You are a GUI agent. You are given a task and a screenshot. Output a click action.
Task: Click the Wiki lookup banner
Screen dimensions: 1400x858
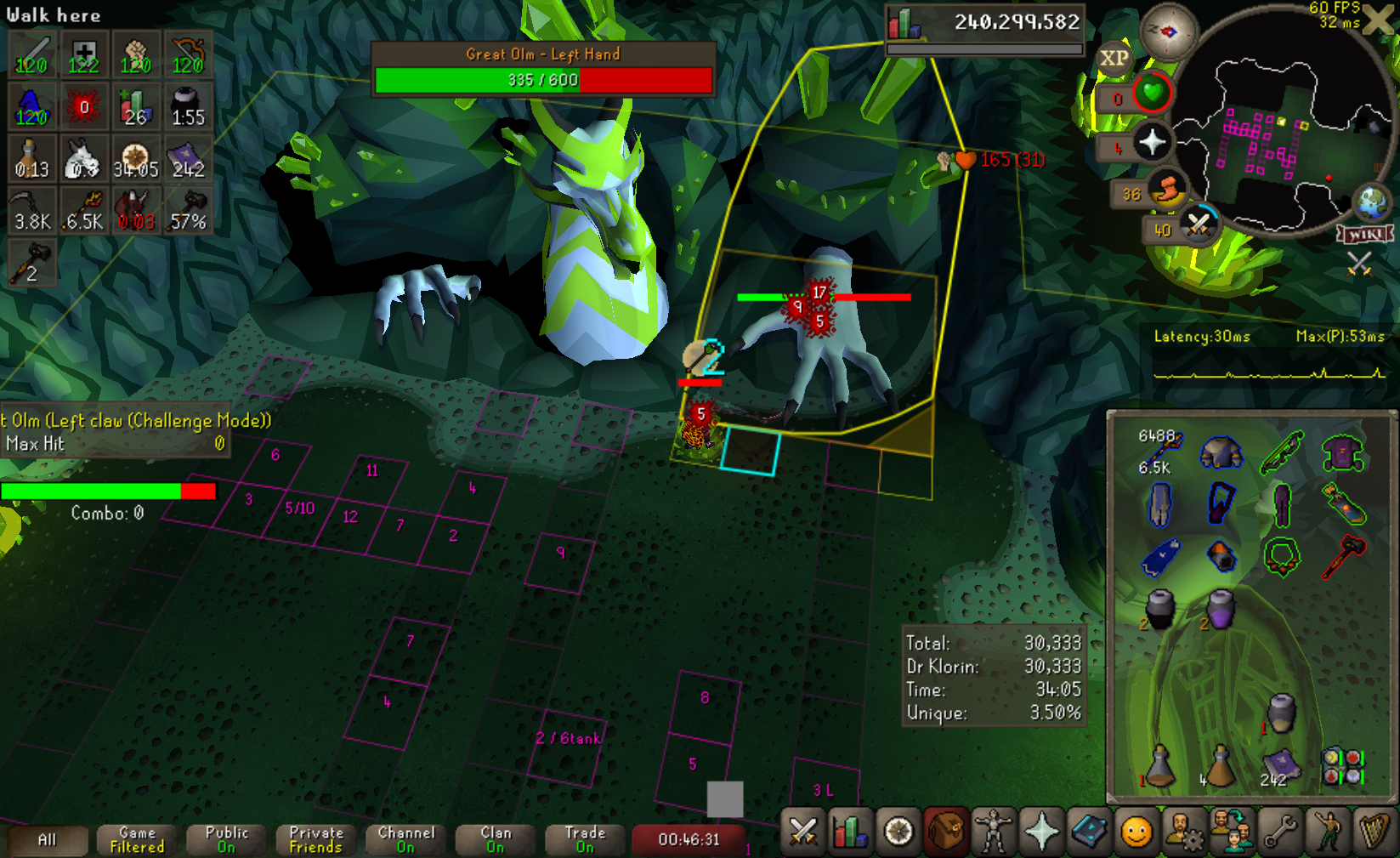click(1365, 234)
